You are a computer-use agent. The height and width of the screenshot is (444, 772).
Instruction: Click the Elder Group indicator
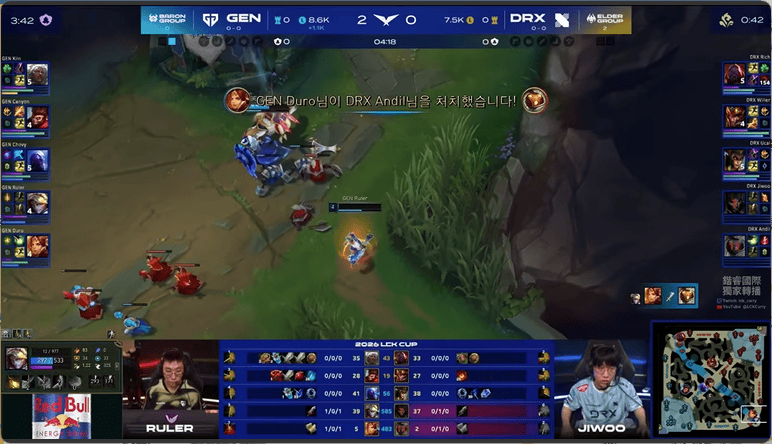tap(605, 19)
